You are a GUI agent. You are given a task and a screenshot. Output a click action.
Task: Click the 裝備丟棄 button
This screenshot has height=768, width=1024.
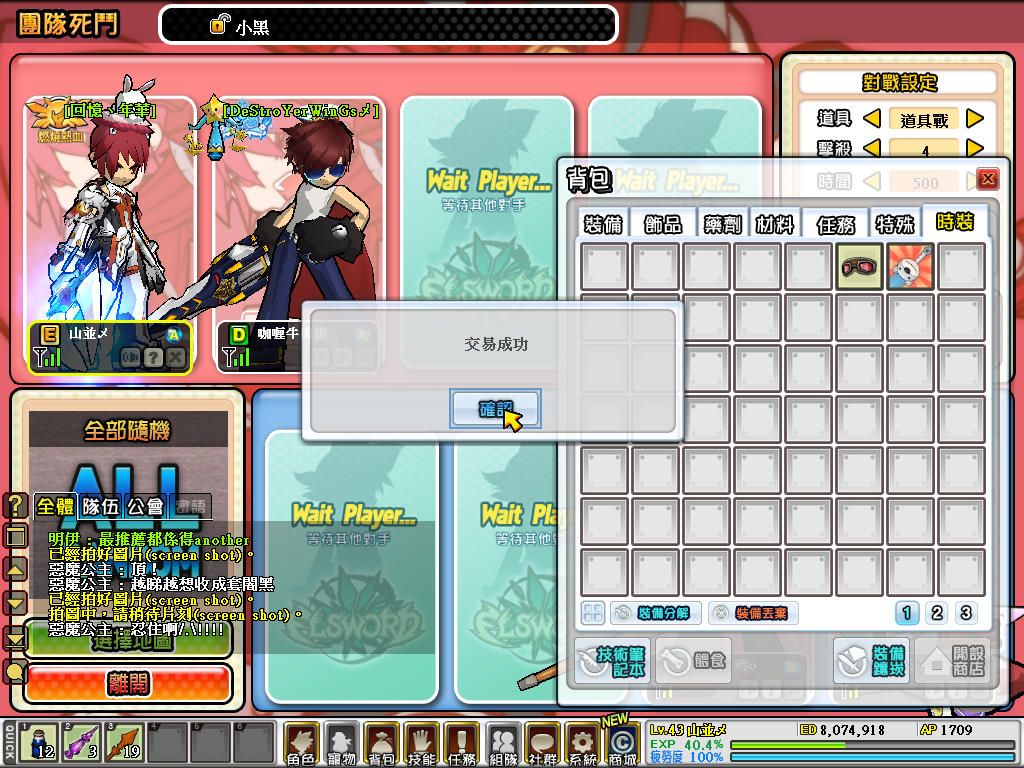tap(752, 613)
